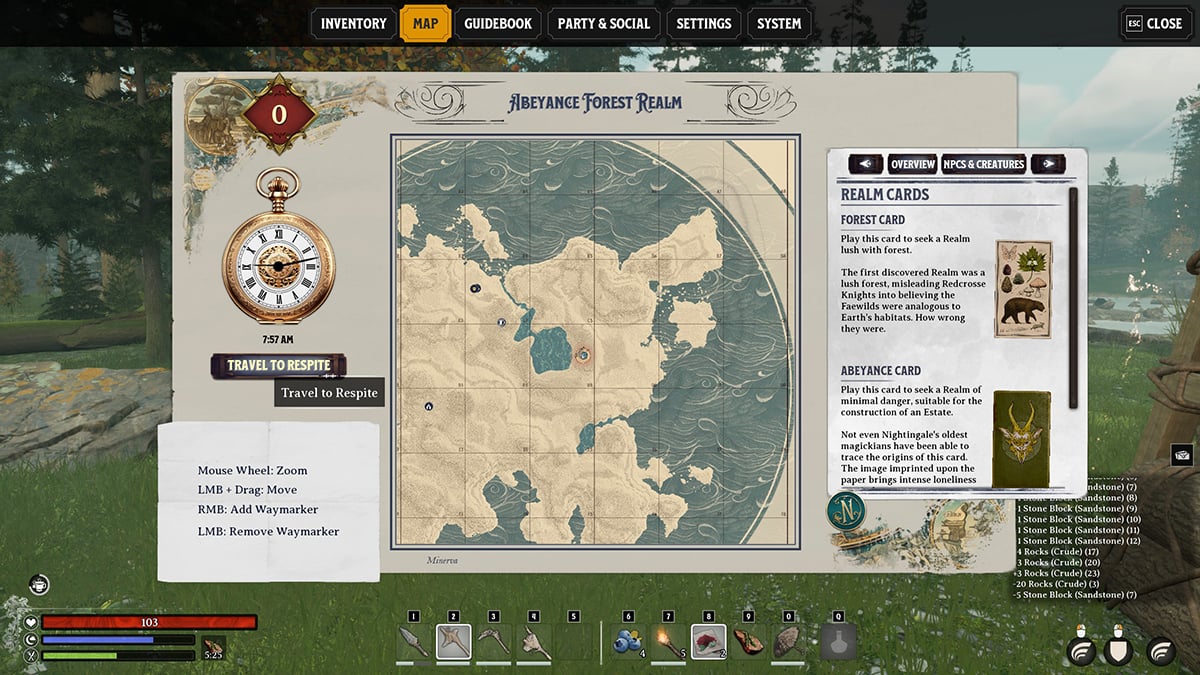Image resolution: width=1200 pixels, height=675 pixels.
Task: Select the blueberries in hotbar slot 6
Action: [628, 641]
